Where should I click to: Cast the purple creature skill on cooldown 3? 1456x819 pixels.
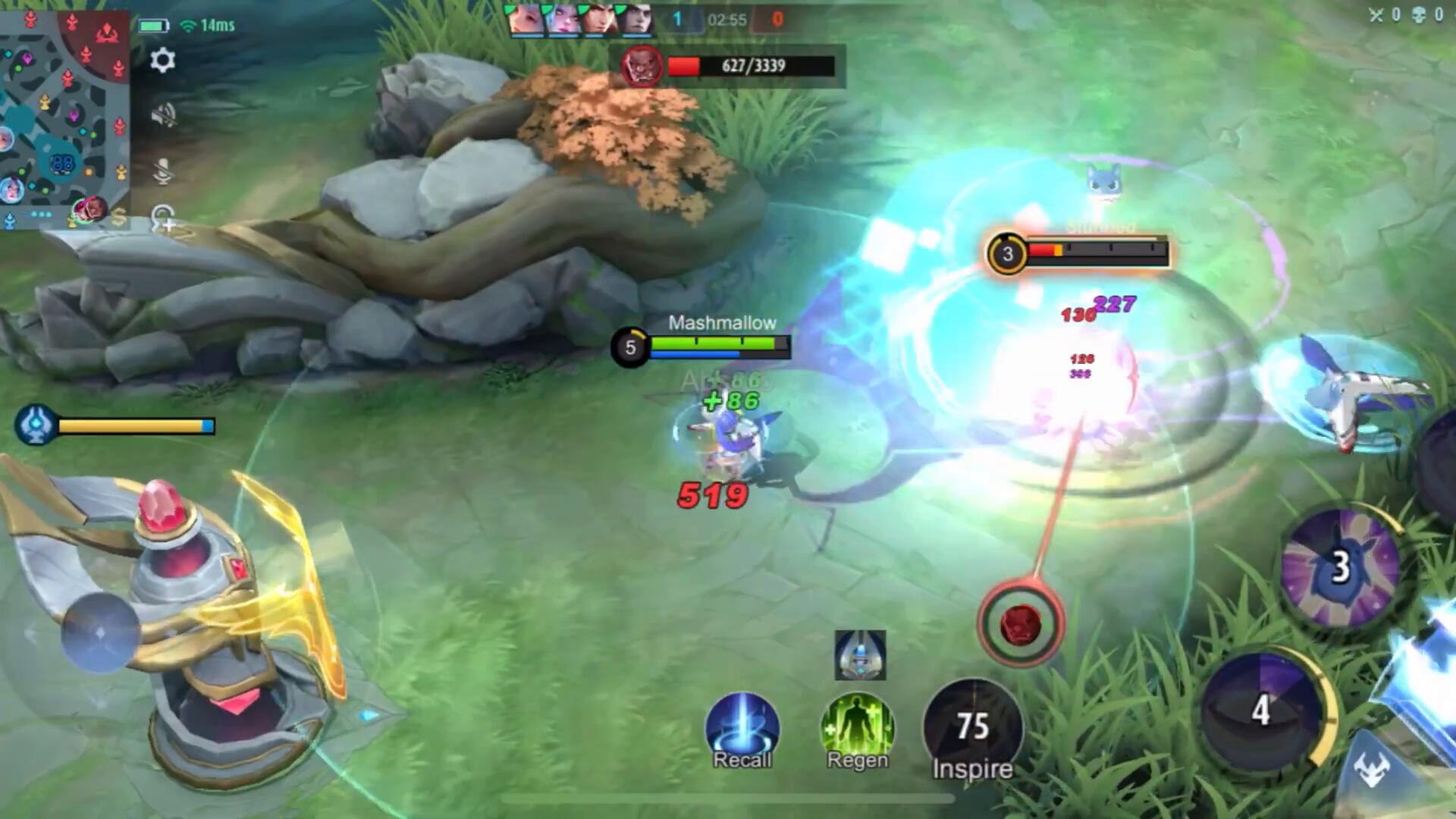pos(1341,568)
